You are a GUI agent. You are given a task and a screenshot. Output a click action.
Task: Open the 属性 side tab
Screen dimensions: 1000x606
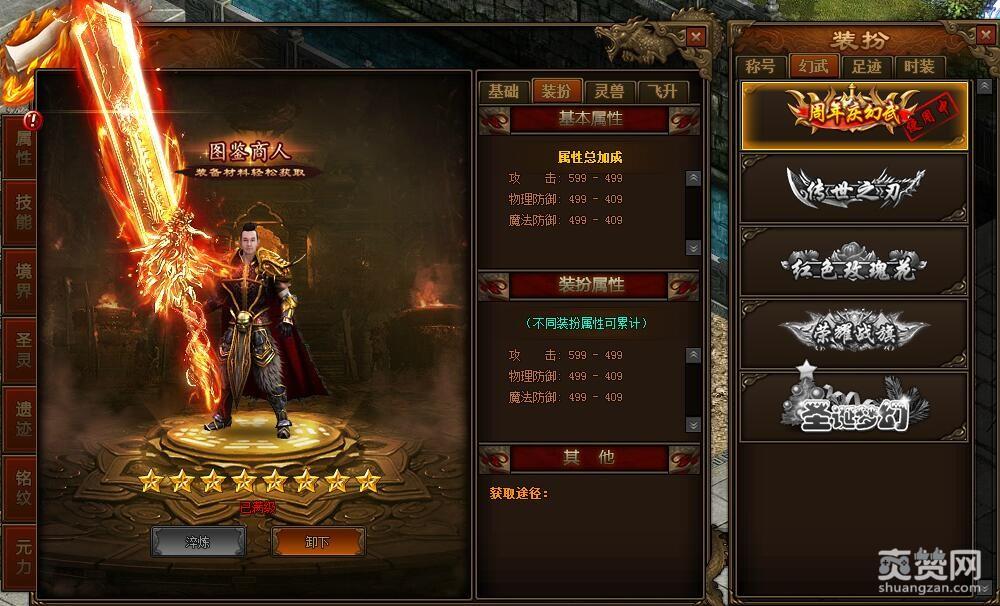(x=22, y=149)
